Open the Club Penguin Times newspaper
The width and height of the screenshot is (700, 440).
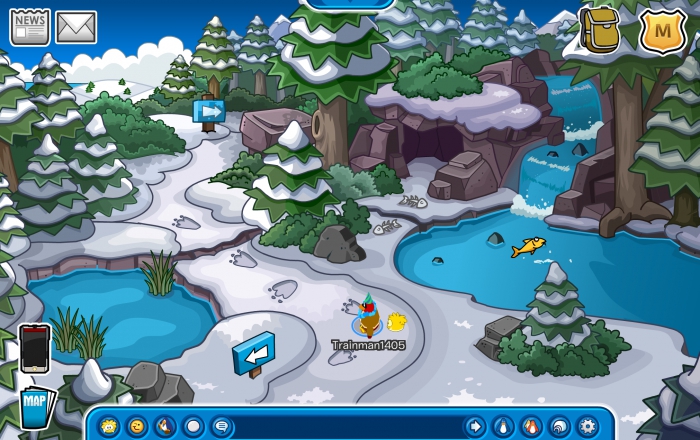(30, 27)
